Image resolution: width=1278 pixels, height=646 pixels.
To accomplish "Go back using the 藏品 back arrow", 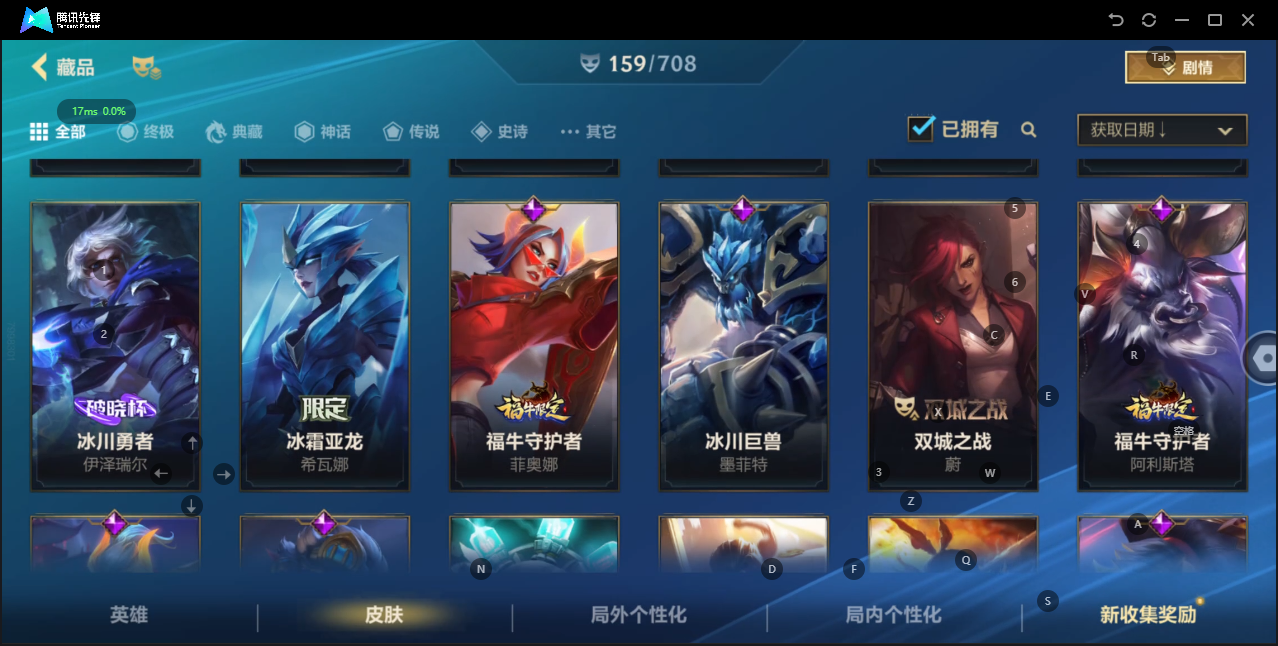I will (40, 67).
